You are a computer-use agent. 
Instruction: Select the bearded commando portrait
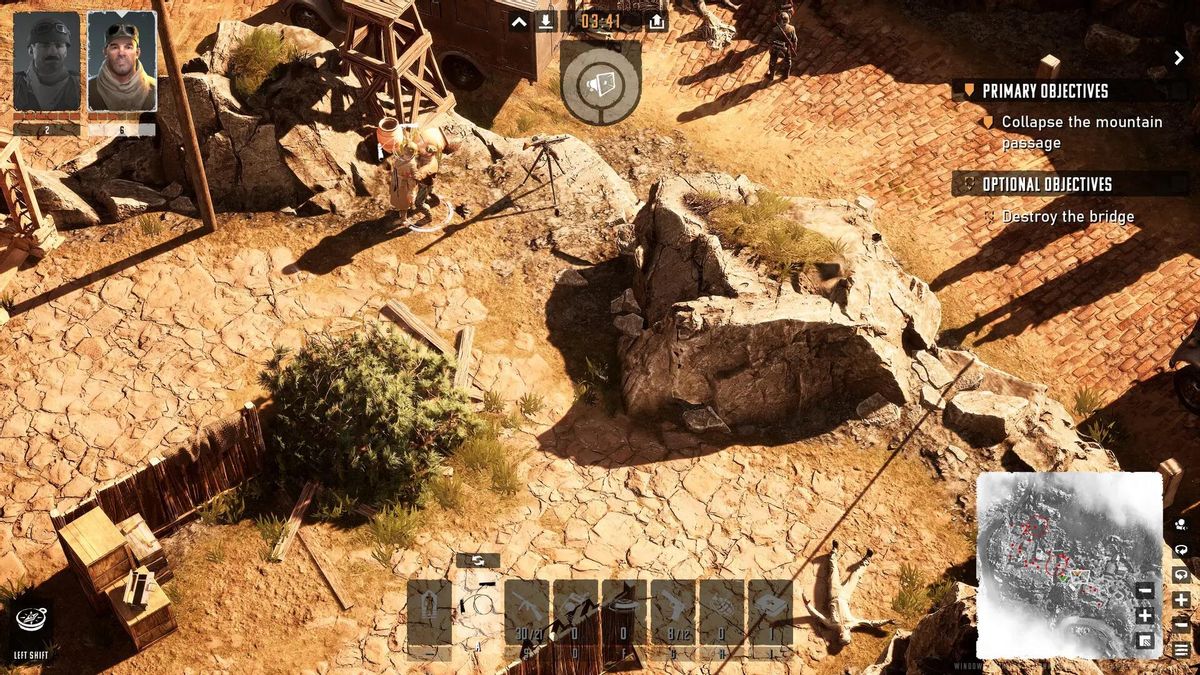[121, 63]
